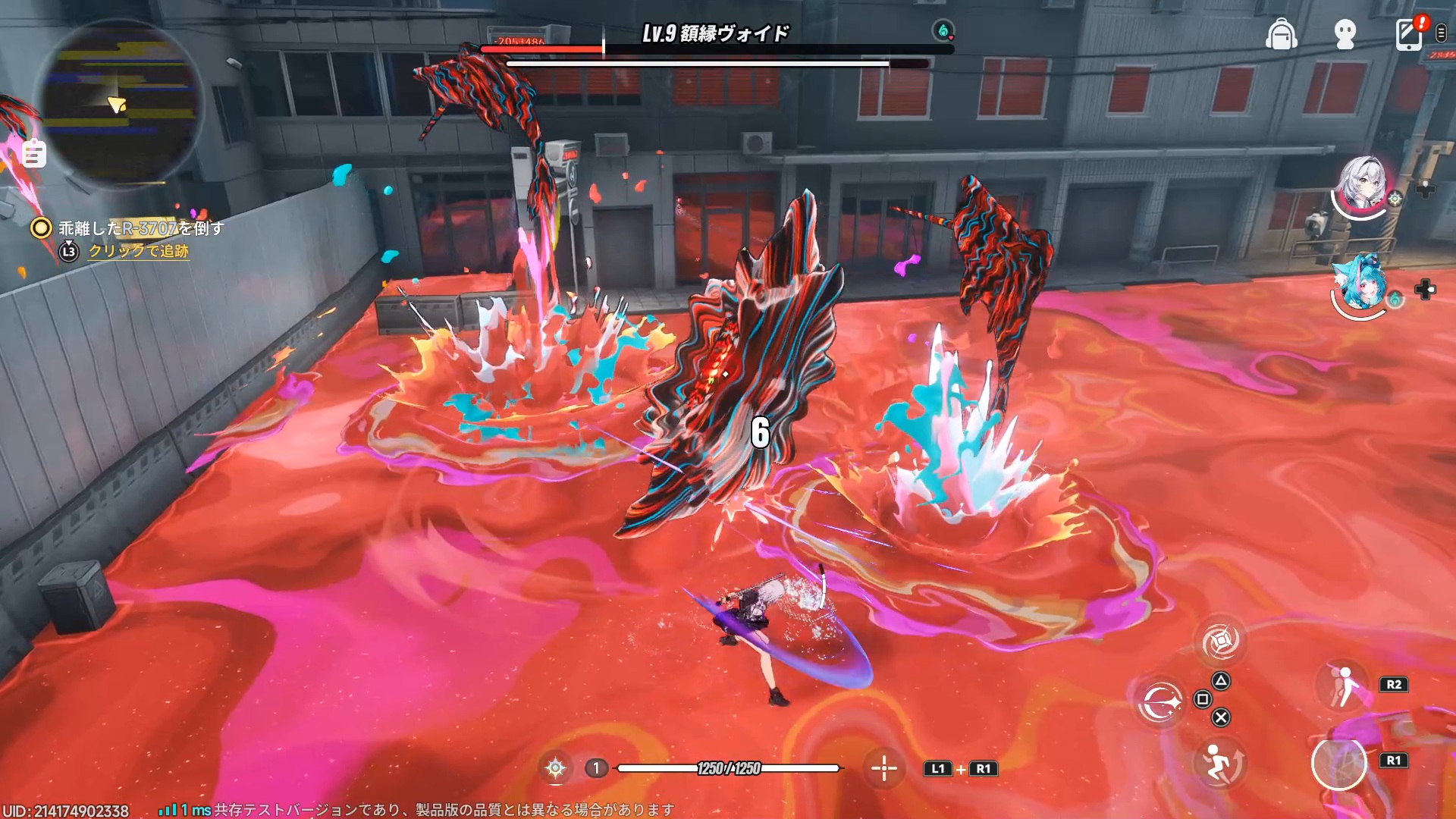Click the gear-shaped icon beside the HP bar
Image resolution: width=1456 pixels, height=819 pixels.
(x=555, y=768)
